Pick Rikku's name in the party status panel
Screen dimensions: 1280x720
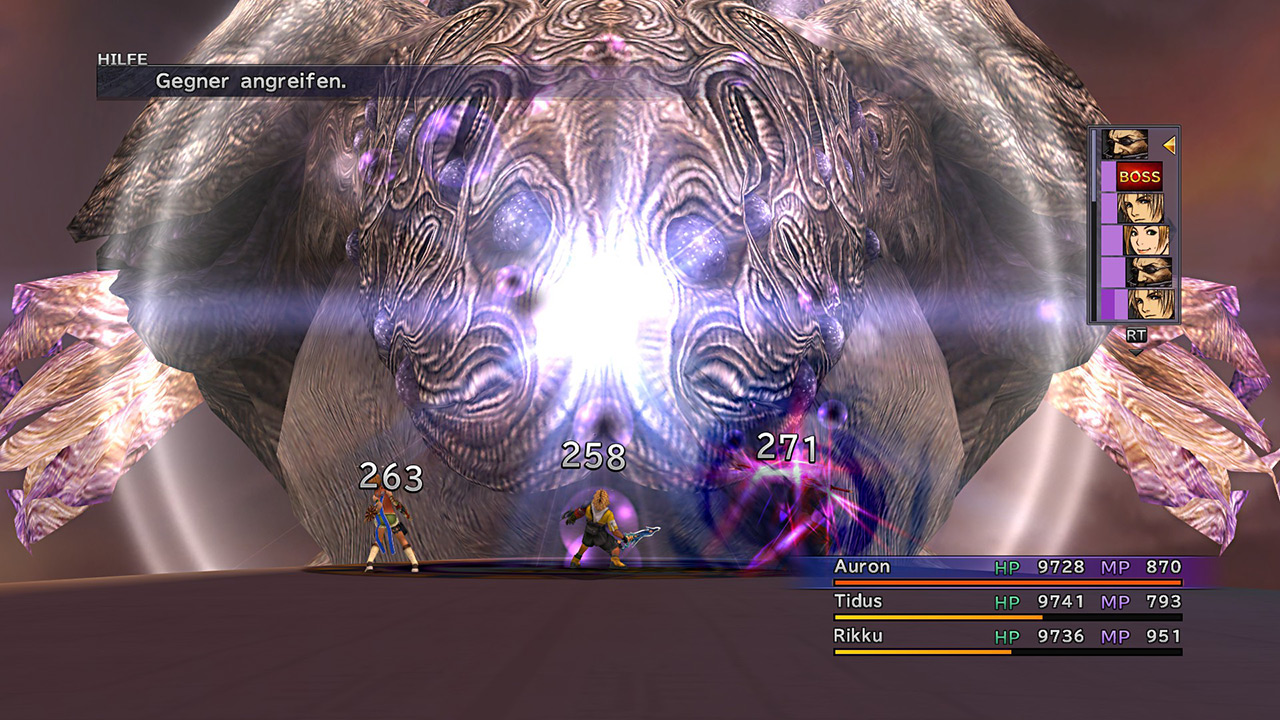click(858, 636)
